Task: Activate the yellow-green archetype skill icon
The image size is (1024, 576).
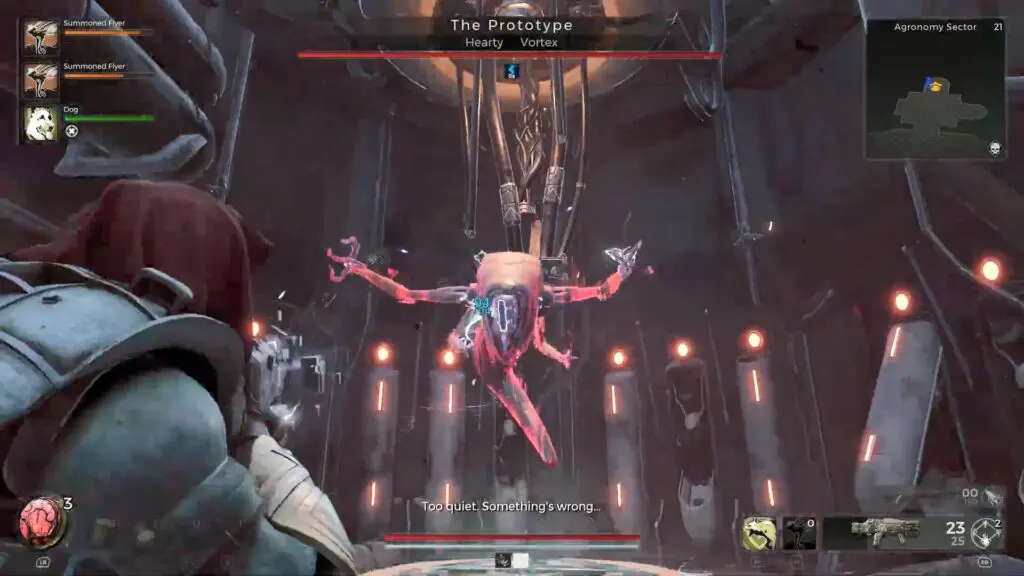Action: point(759,534)
